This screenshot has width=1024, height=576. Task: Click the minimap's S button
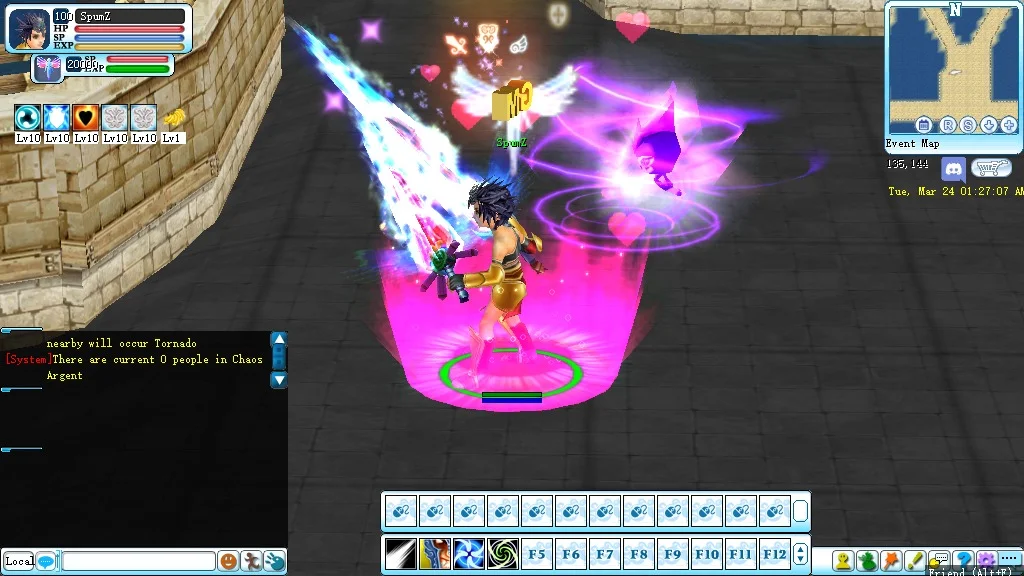point(966,125)
